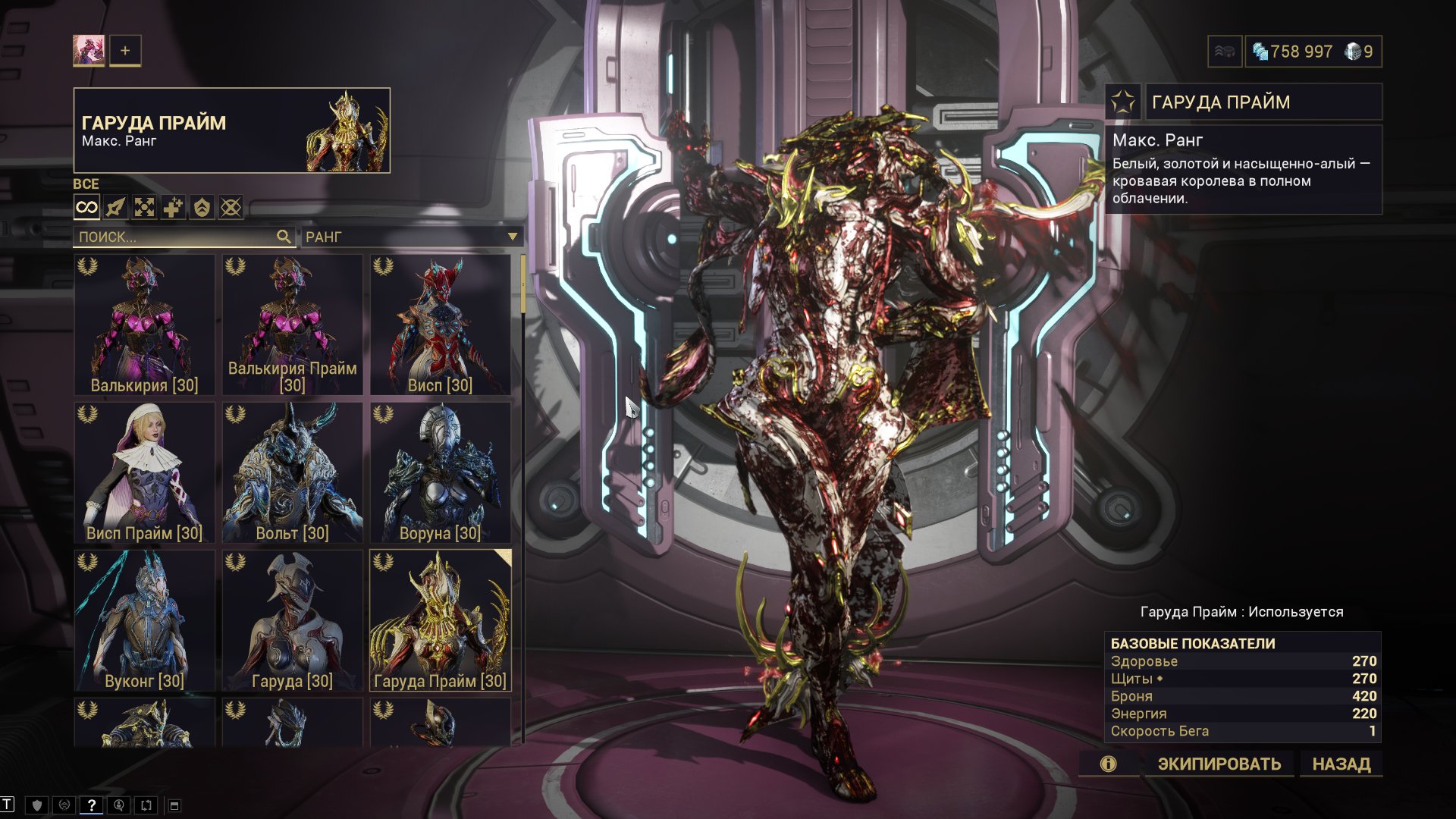Focus the ПОИСК search field
The image size is (1456, 819).
click(176, 237)
